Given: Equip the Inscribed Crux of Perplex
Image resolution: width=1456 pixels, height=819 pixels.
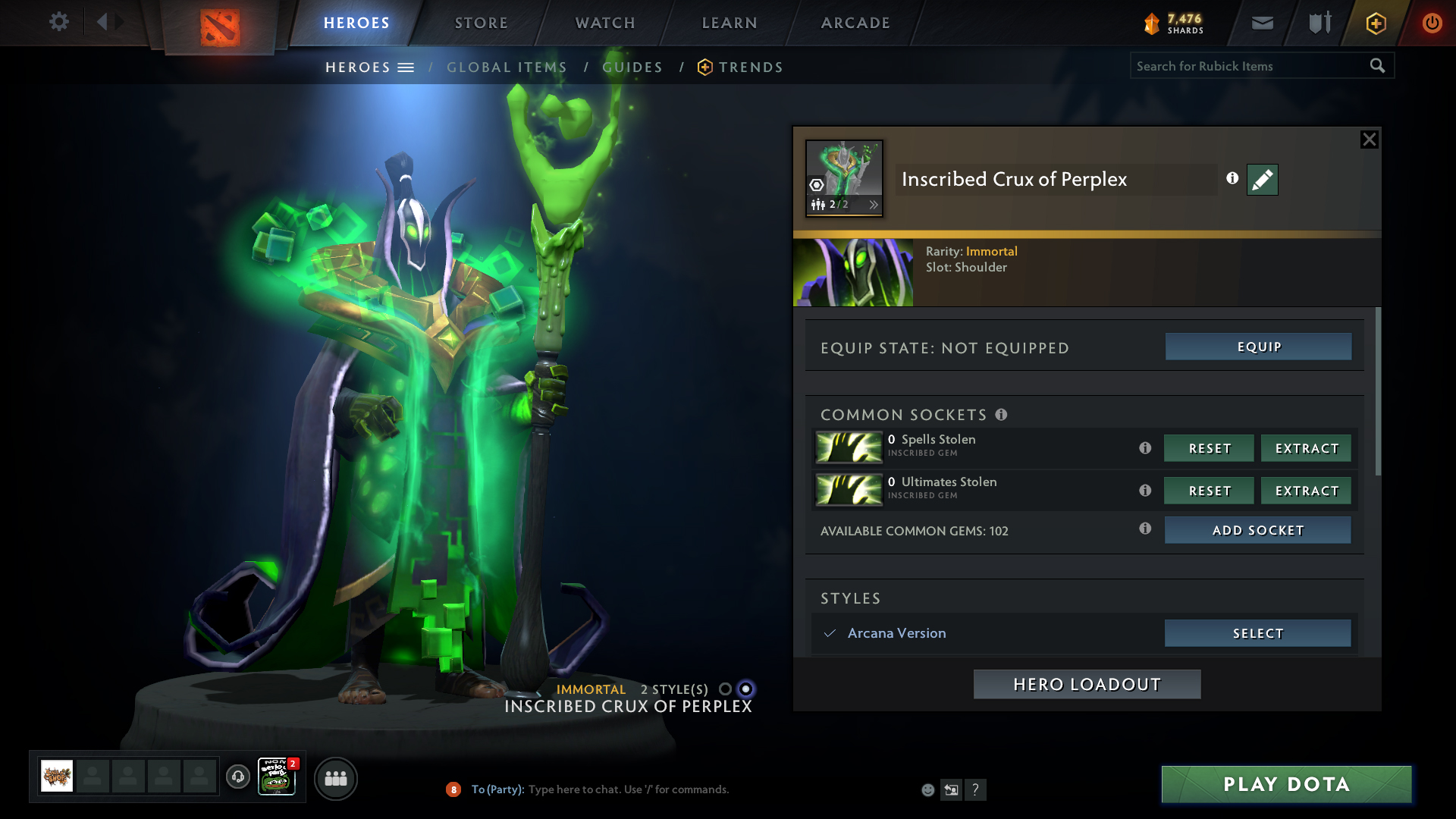Looking at the screenshot, I should [x=1258, y=347].
